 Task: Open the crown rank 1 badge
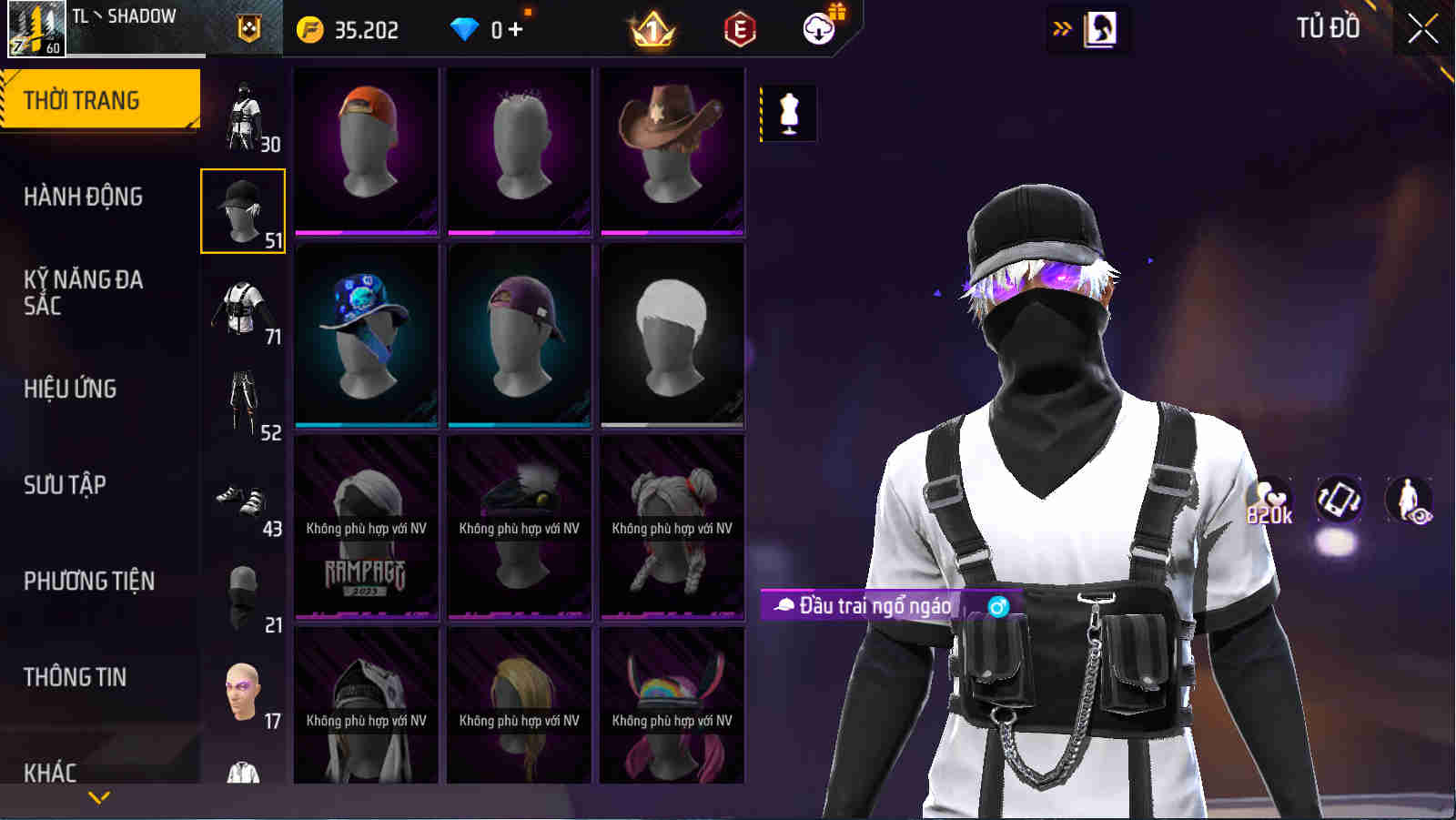[653, 27]
